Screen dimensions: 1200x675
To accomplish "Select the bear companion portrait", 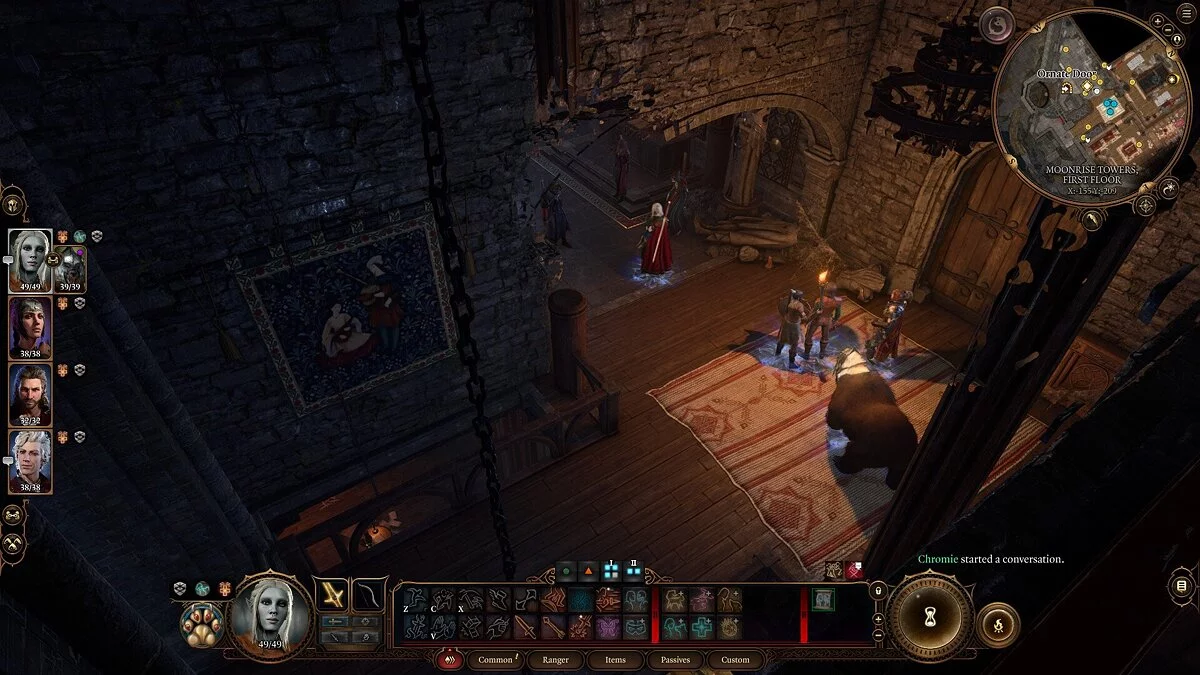I will coord(70,268).
